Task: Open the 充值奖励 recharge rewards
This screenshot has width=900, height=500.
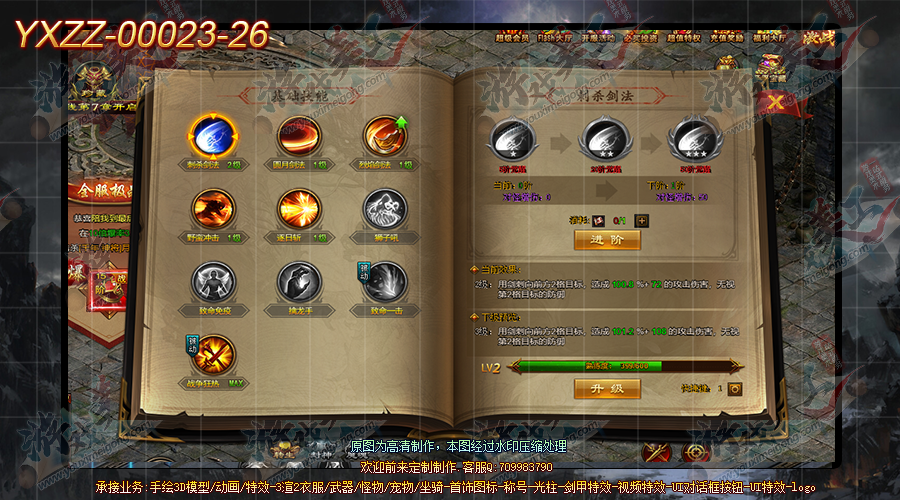Action: pos(726,37)
